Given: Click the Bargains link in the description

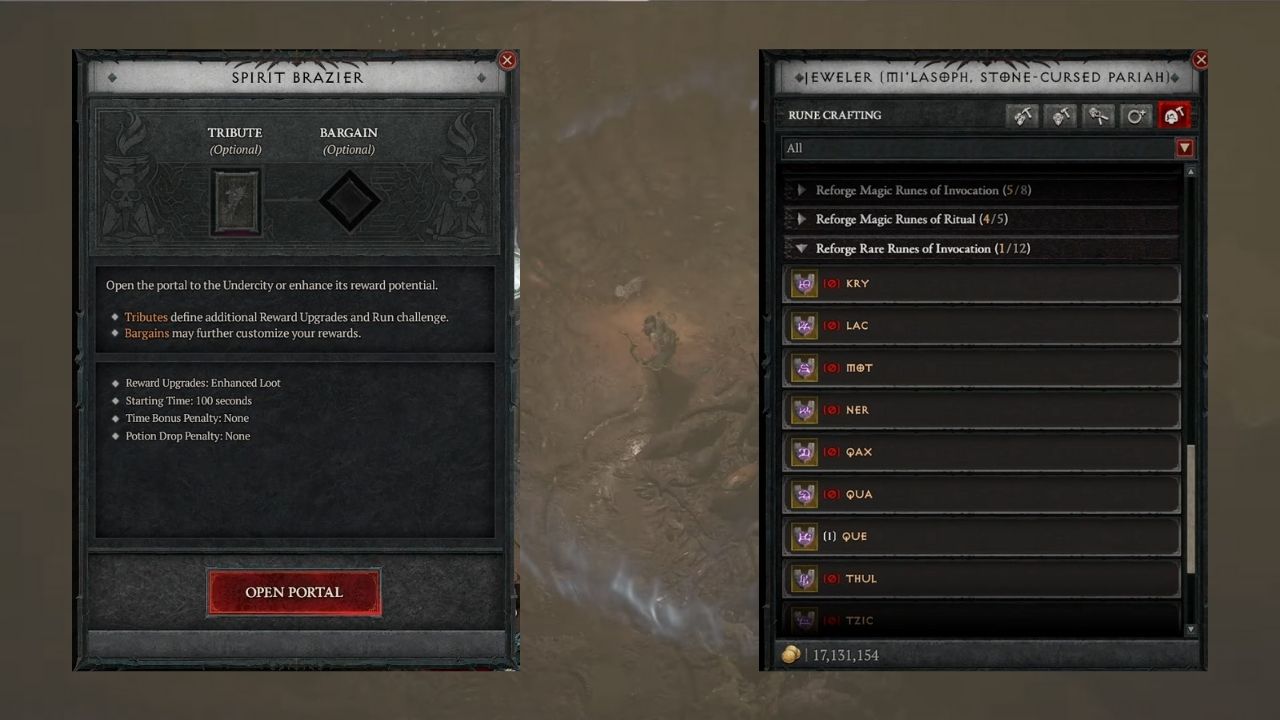Looking at the screenshot, I should (x=146, y=333).
